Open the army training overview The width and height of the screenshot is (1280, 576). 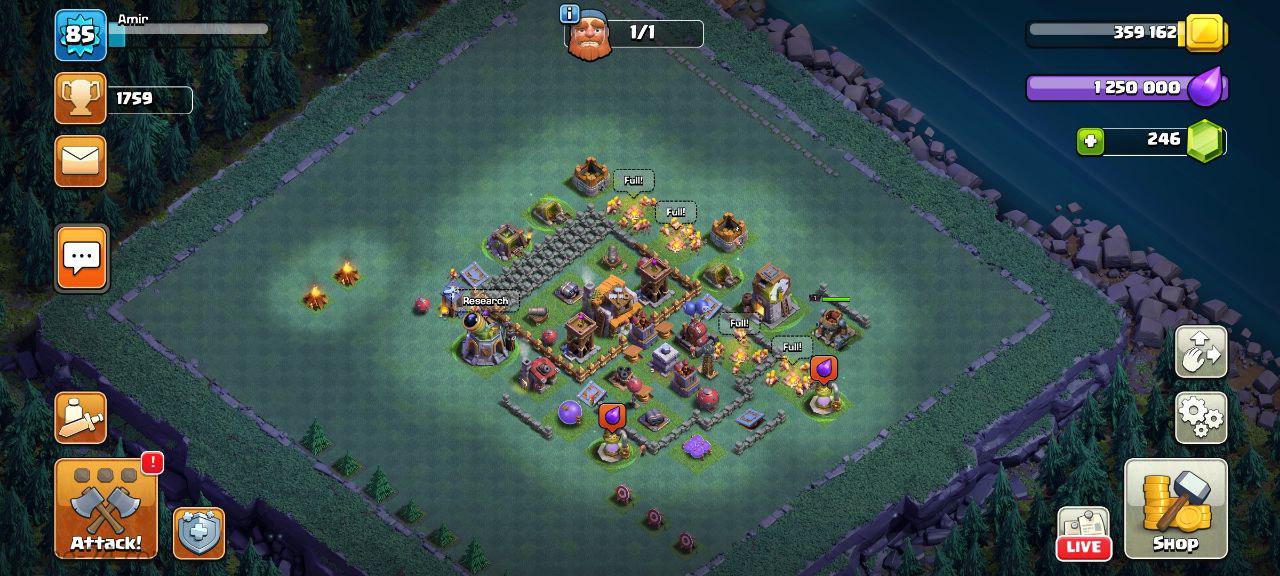(80, 417)
